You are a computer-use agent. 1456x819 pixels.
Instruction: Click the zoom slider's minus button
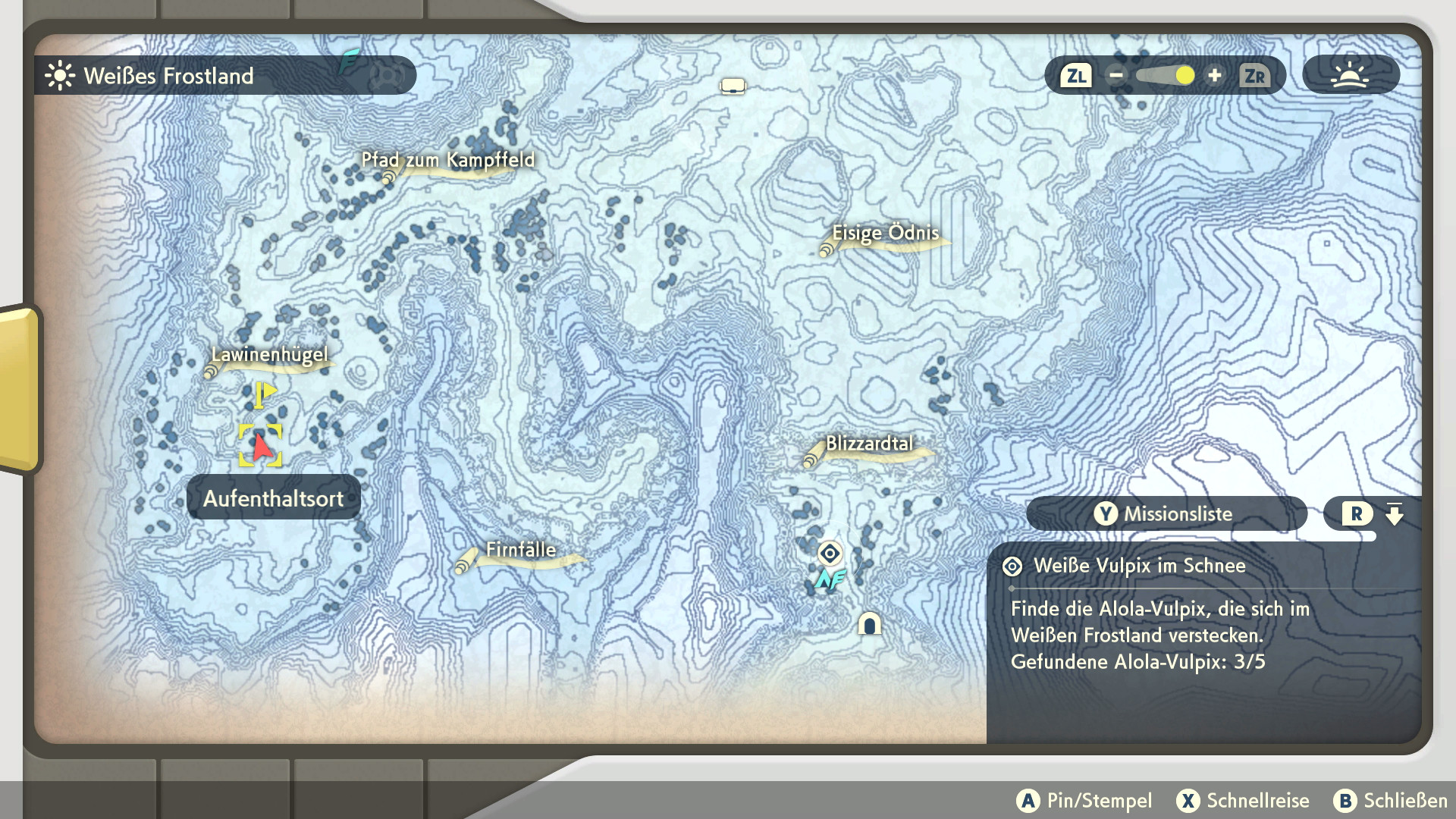click(x=1116, y=76)
